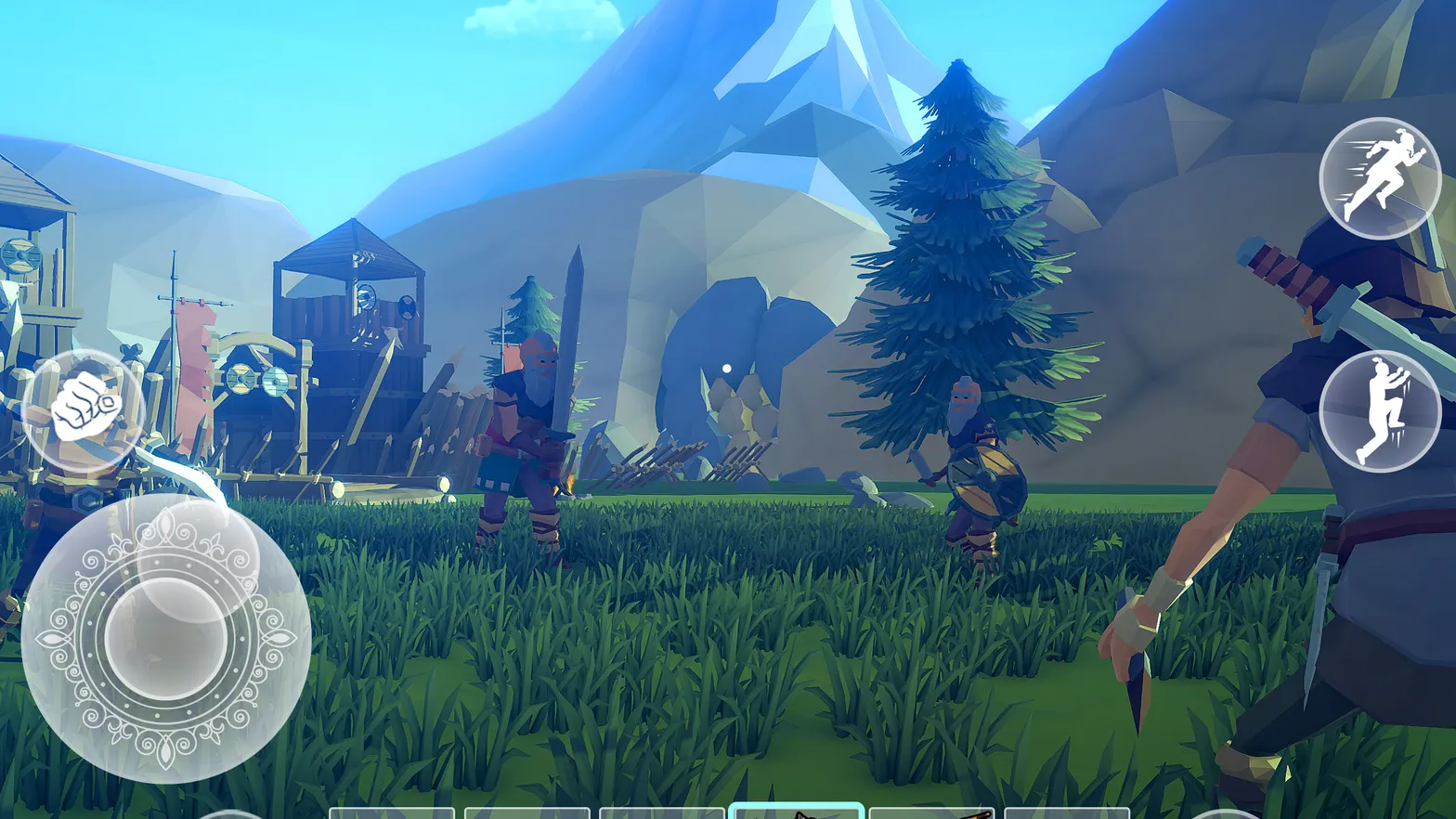Screen dimensions: 1456x819
Task: Switch to the second hotbar slot
Action: (x=529, y=812)
